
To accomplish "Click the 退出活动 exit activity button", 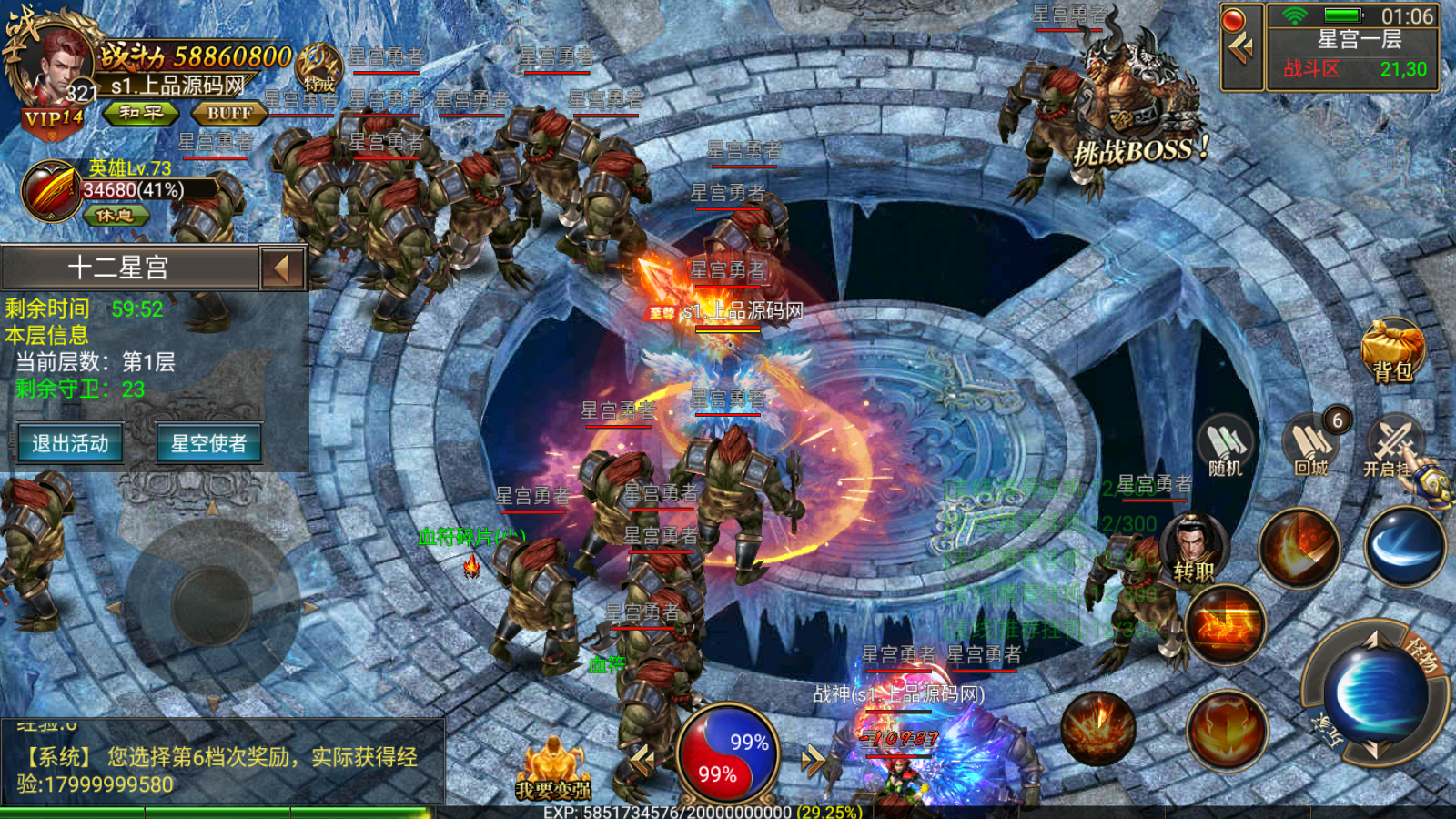I will [70, 444].
